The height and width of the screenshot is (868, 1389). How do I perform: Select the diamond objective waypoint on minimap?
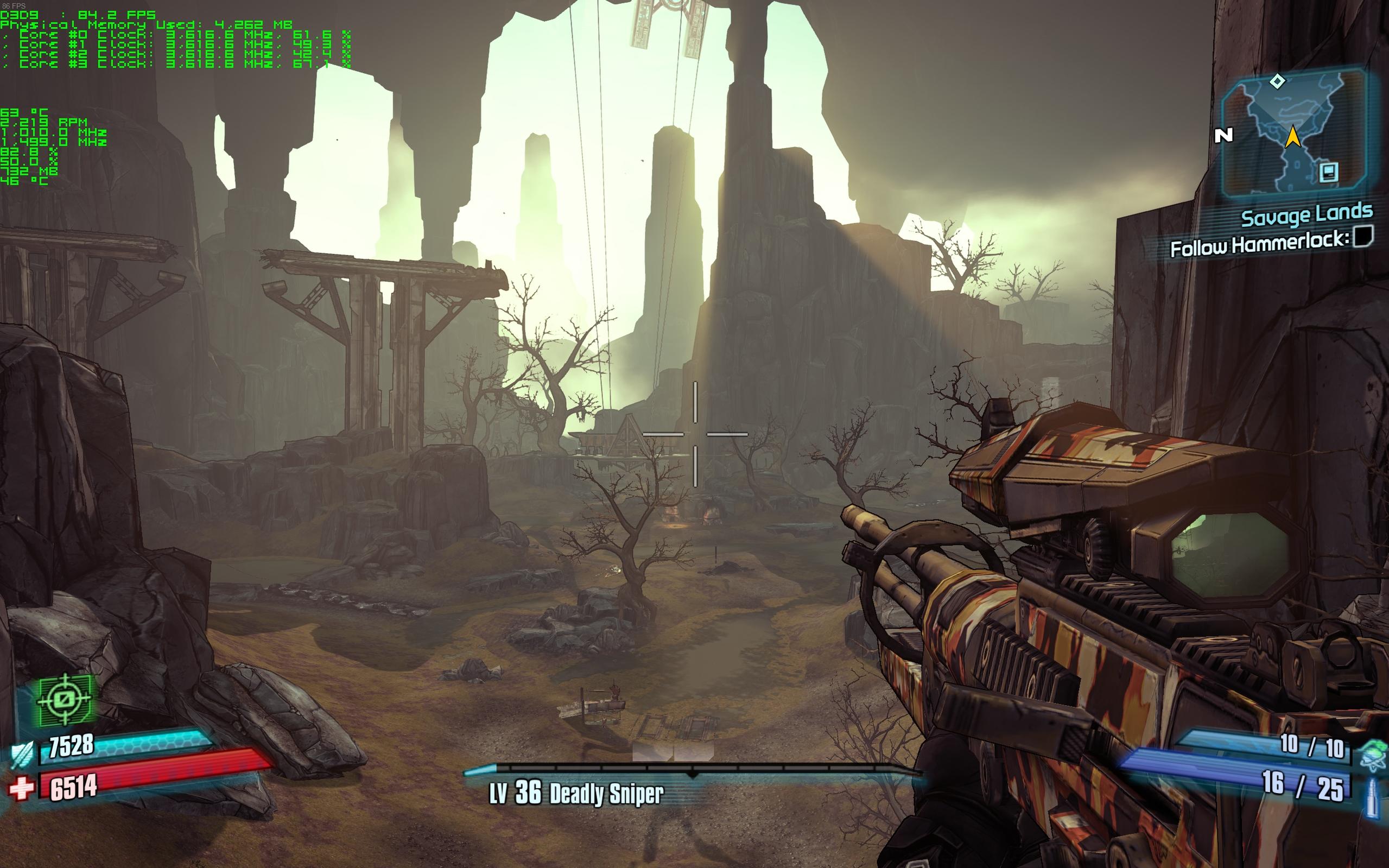pos(1277,81)
